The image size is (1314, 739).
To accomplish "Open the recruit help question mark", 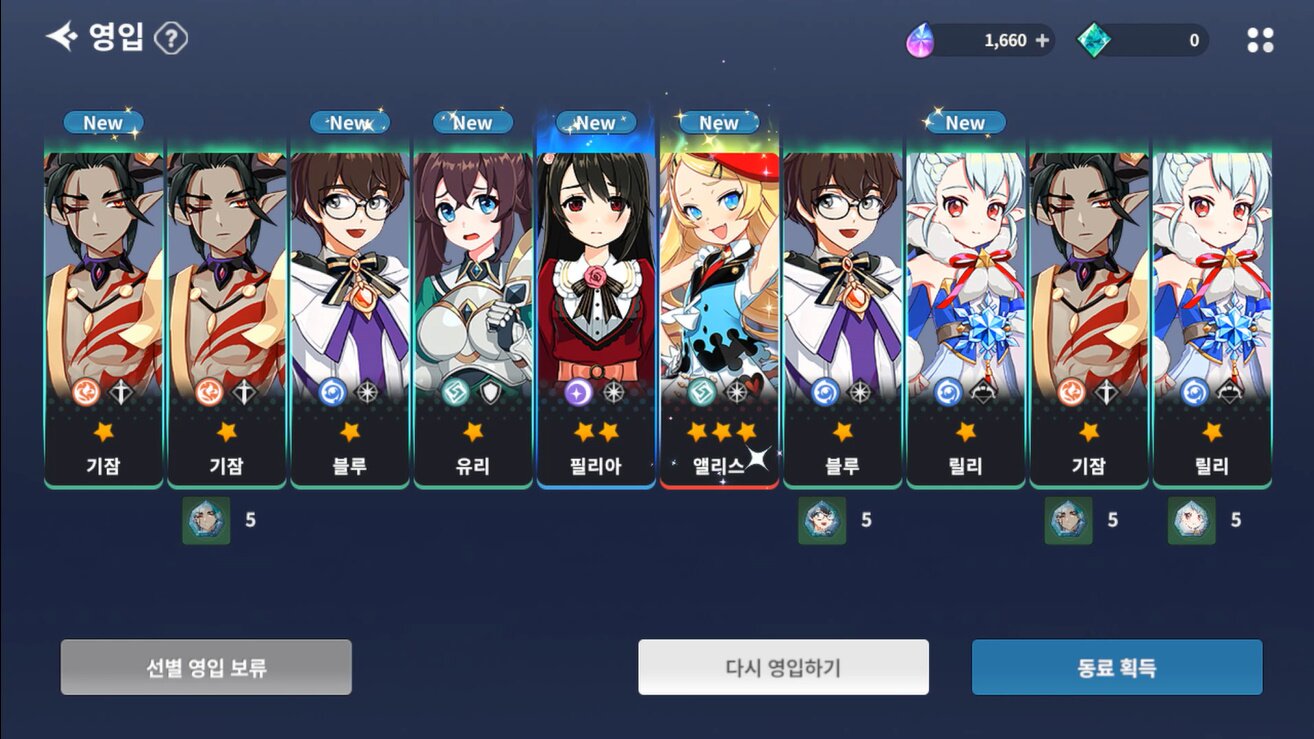I will point(172,39).
